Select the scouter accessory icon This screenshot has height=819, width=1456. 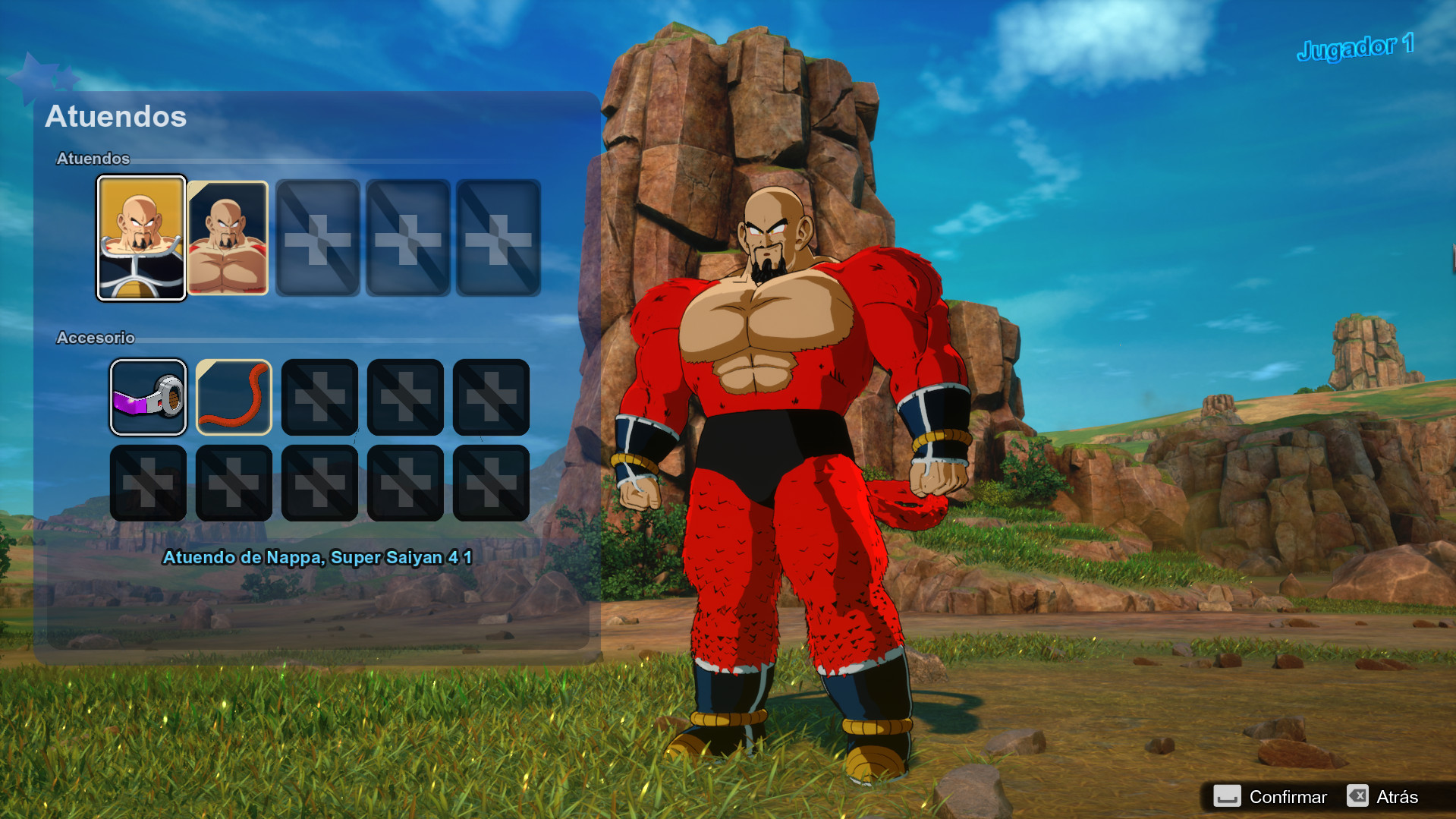(148, 396)
